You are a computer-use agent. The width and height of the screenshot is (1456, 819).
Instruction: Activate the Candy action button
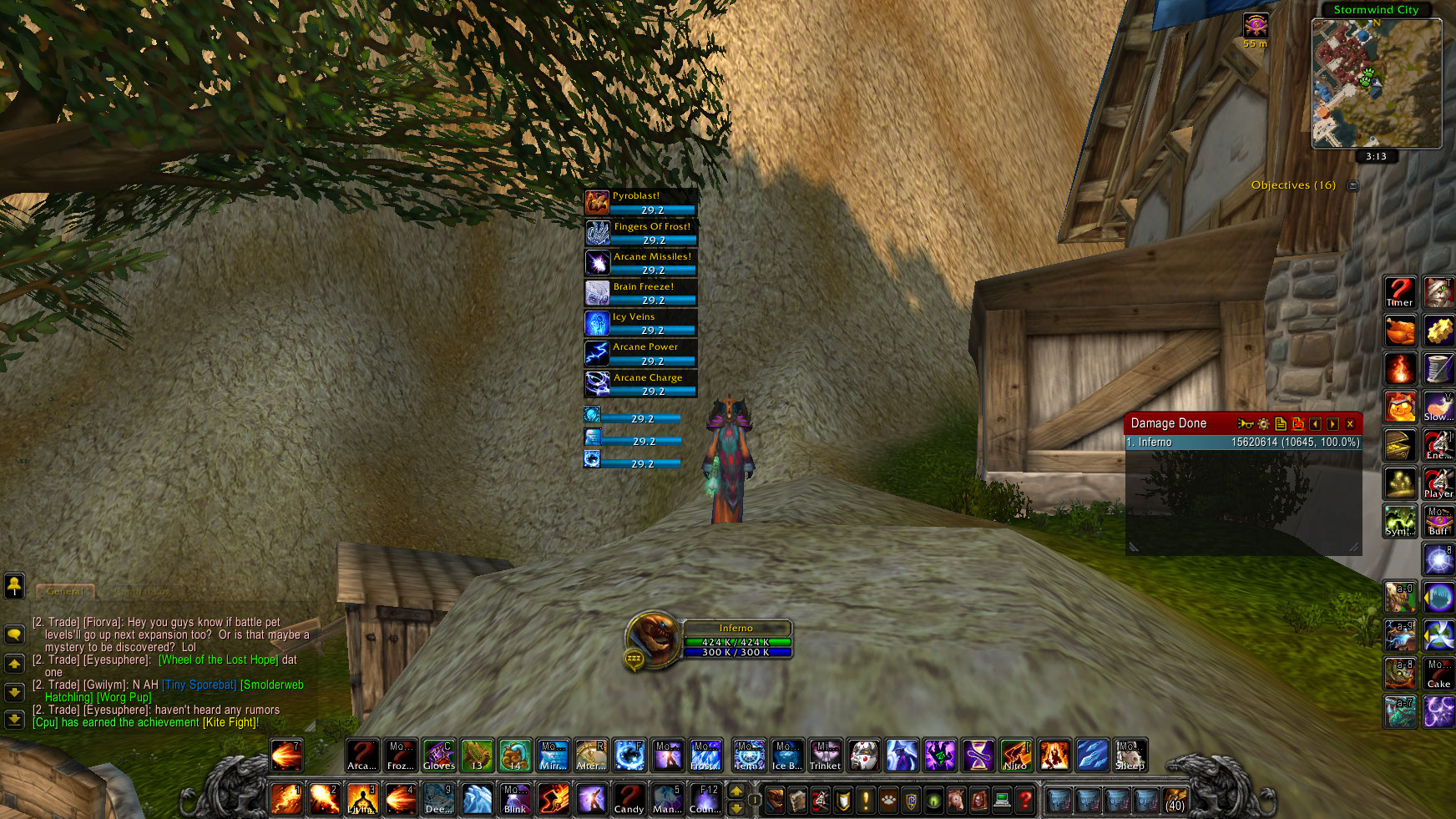629,799
